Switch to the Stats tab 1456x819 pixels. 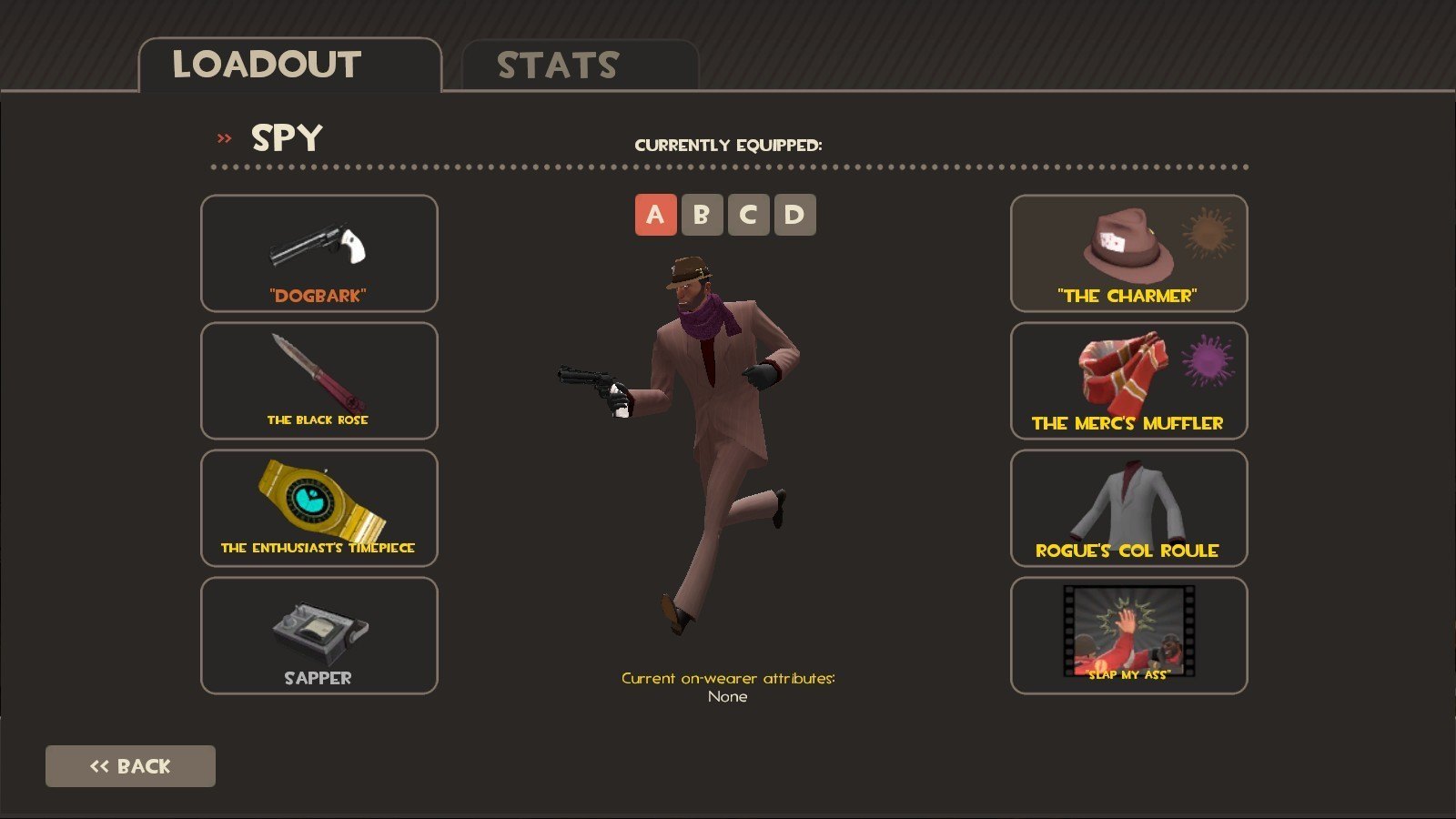(580, 66)
